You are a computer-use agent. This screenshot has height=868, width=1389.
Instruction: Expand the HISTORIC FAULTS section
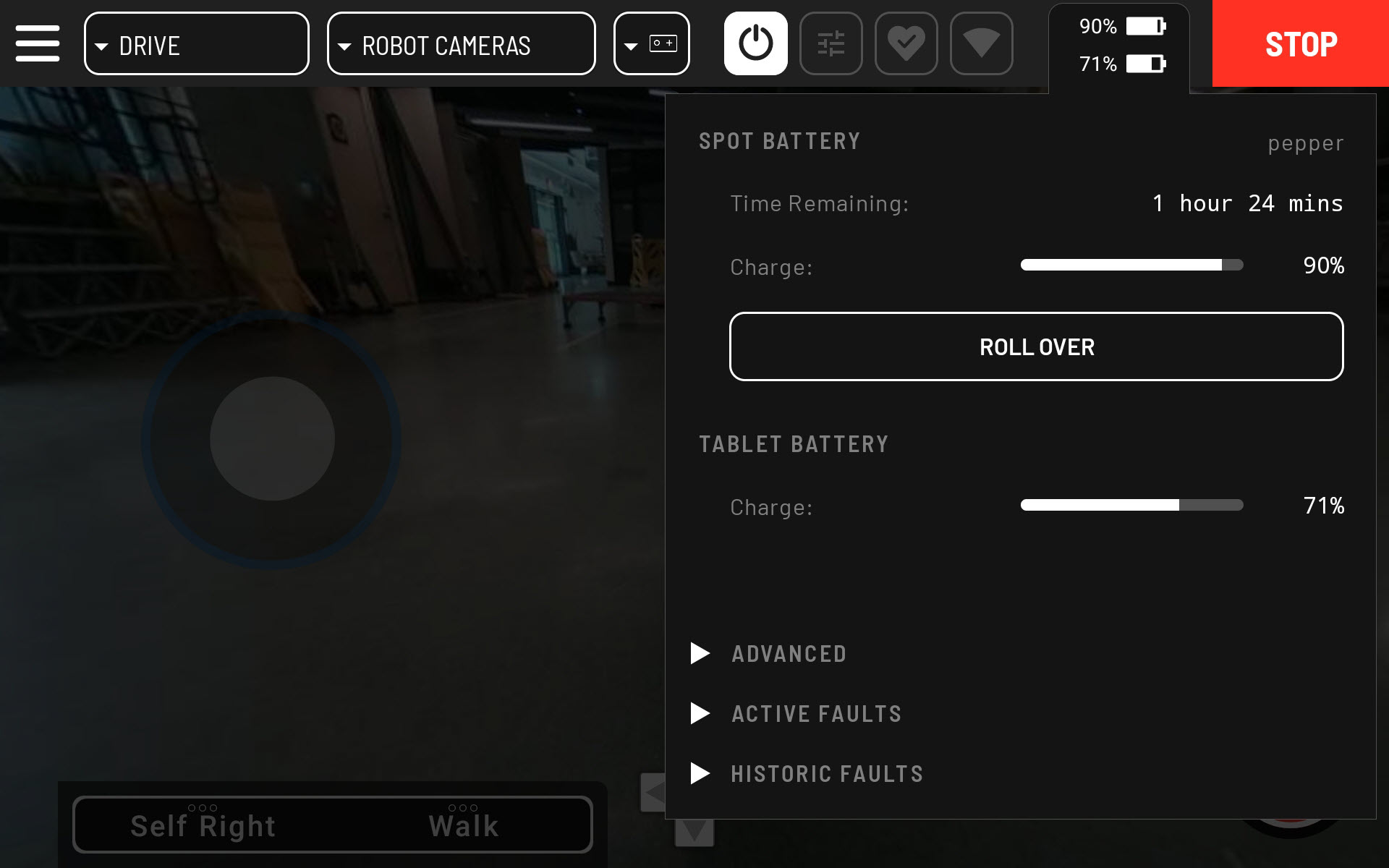point(826,773)
